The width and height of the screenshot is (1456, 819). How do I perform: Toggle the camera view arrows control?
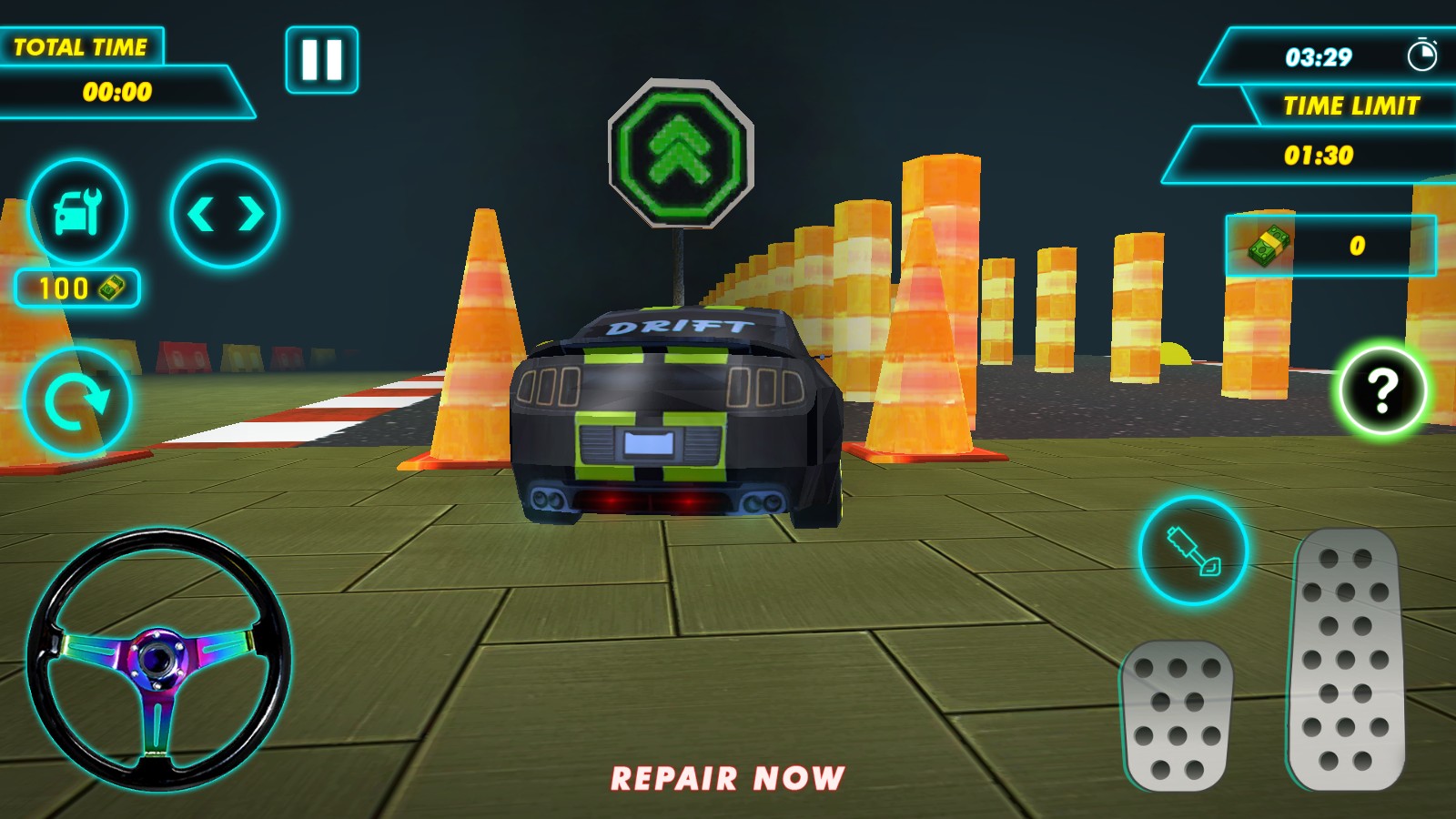[x=224, y=211]
